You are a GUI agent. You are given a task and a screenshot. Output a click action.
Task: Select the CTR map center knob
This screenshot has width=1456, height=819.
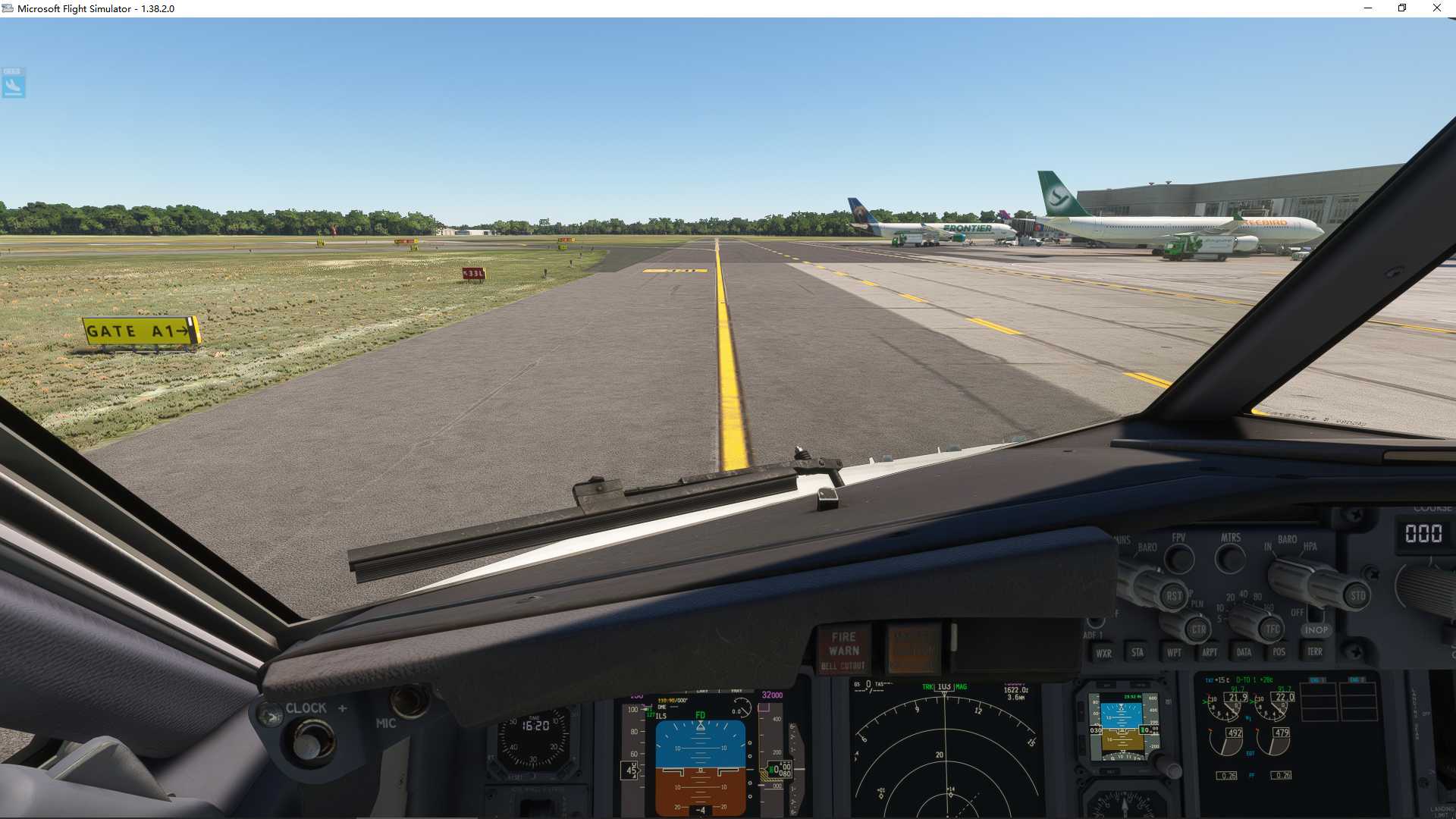(x=1199, y=630)
